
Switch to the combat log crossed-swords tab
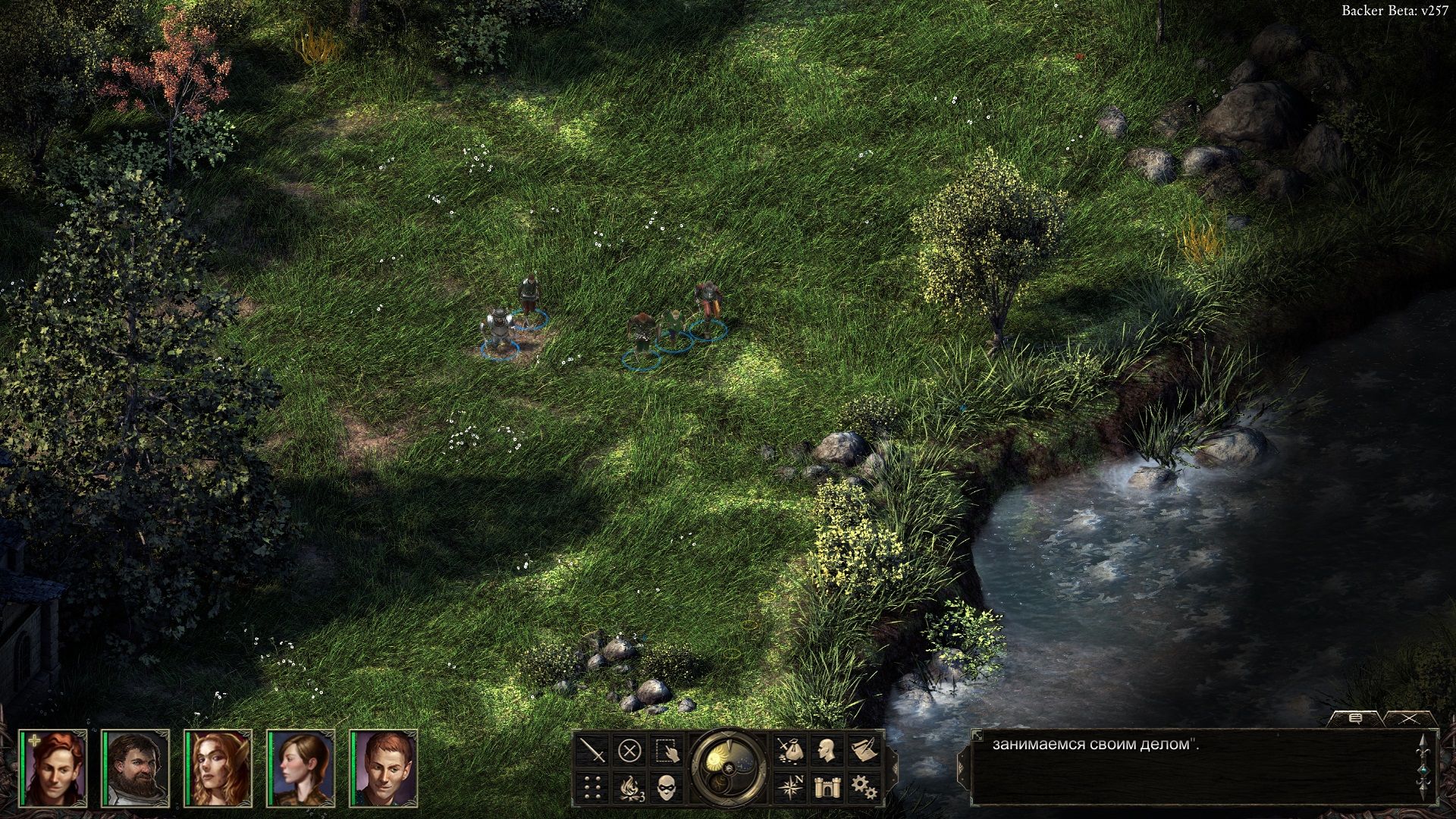1409,717
